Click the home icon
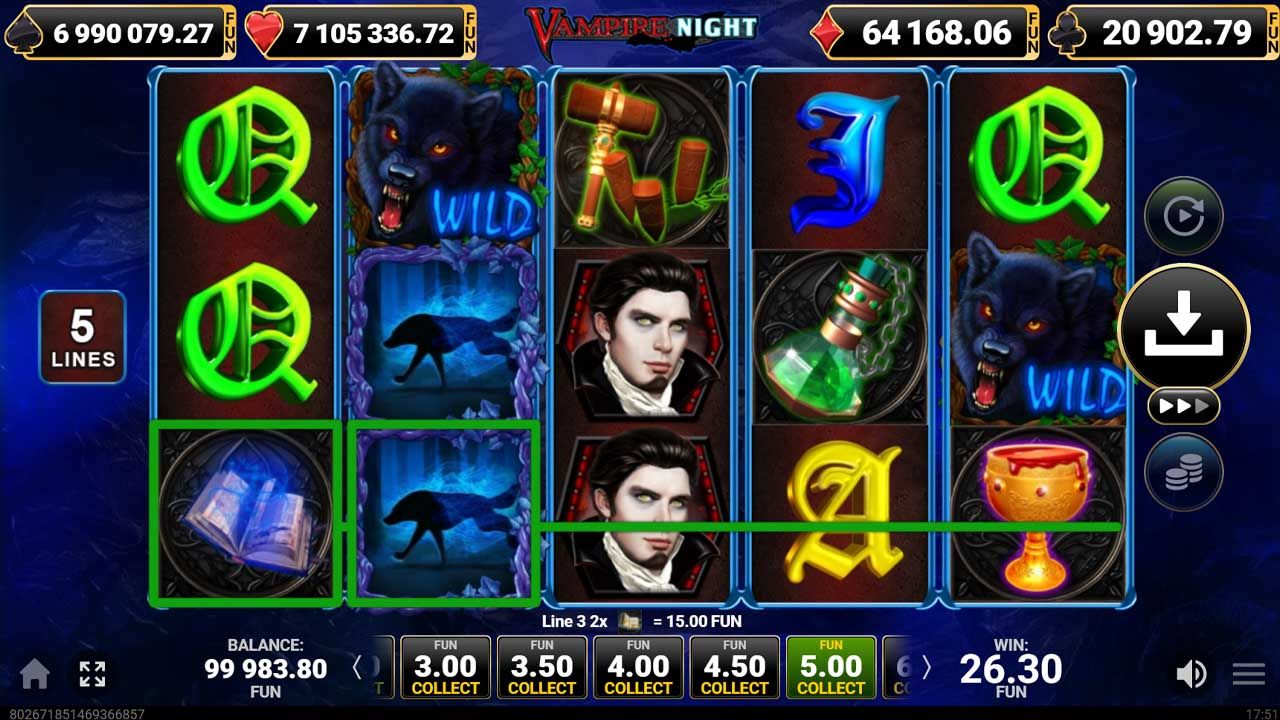This screenshot has width=1280, height=720. pyautogui.click(x=36, y=673)
